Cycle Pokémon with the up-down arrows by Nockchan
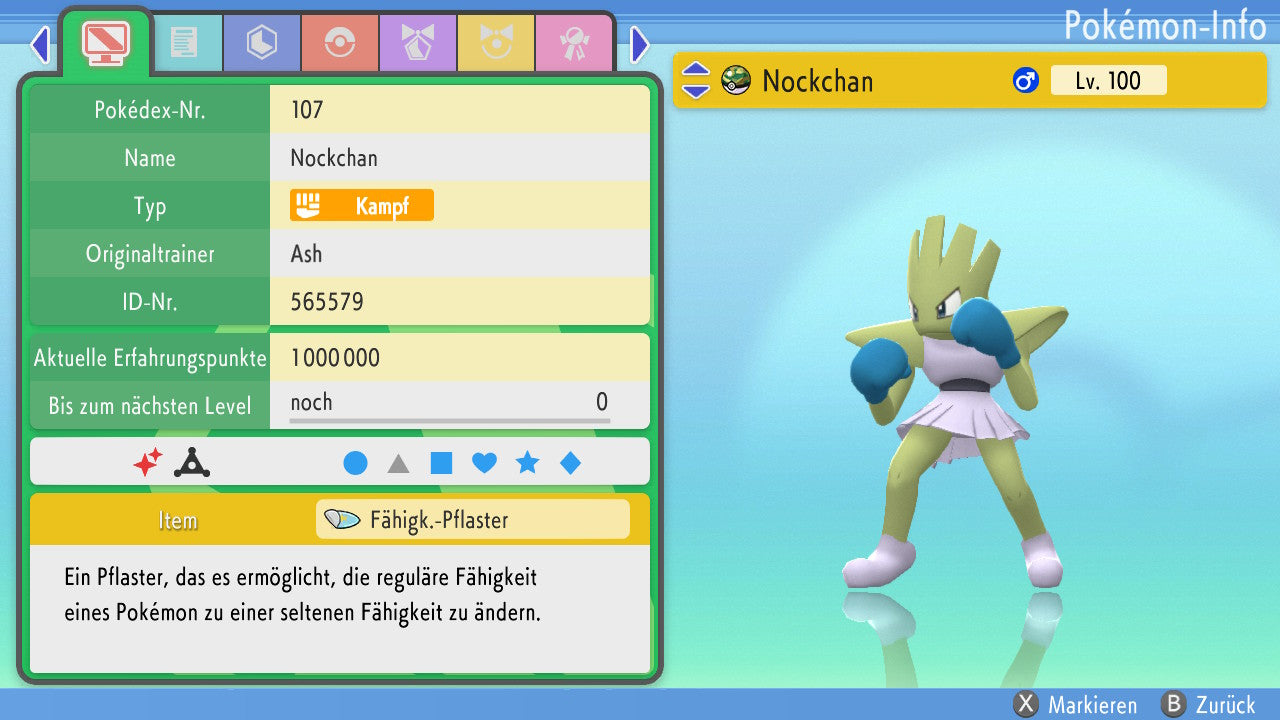Image resolution: width=1280 pixels, height=720 pixels. (x=695, y=81)
